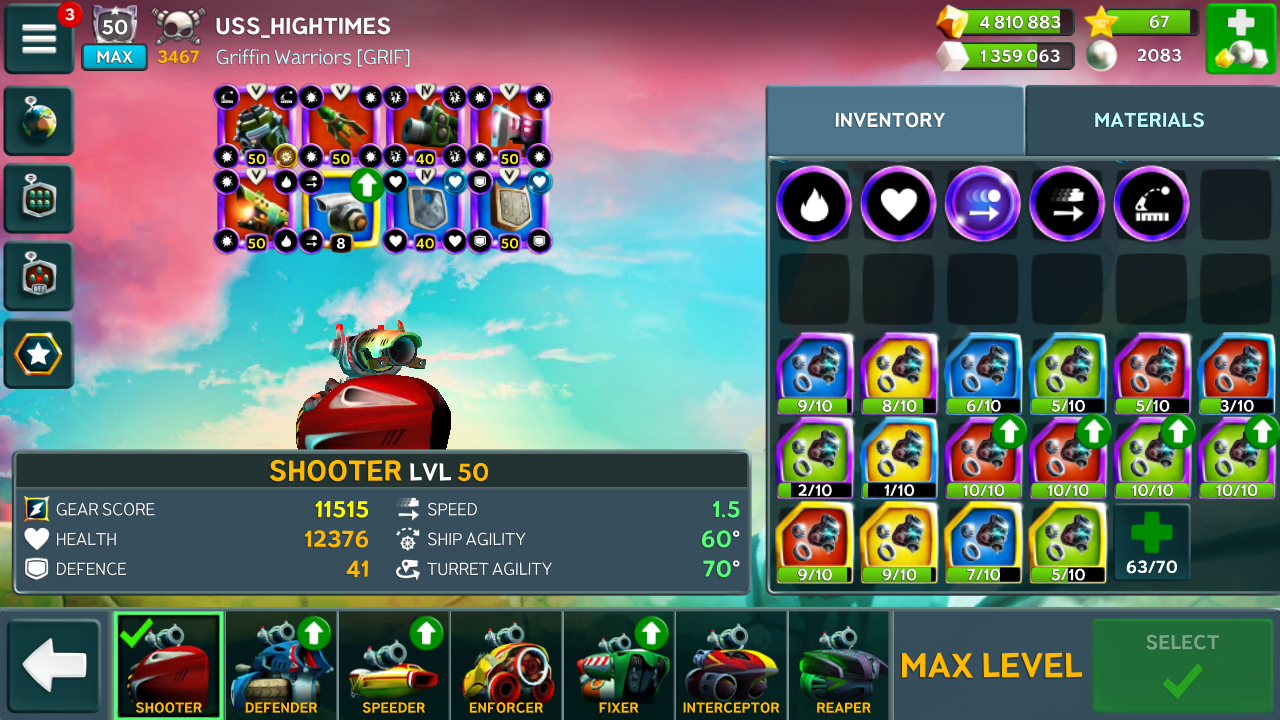Screen dimensions: 1280x720
Task: Select the Shooter ship tile
Action: pos(168,665)
